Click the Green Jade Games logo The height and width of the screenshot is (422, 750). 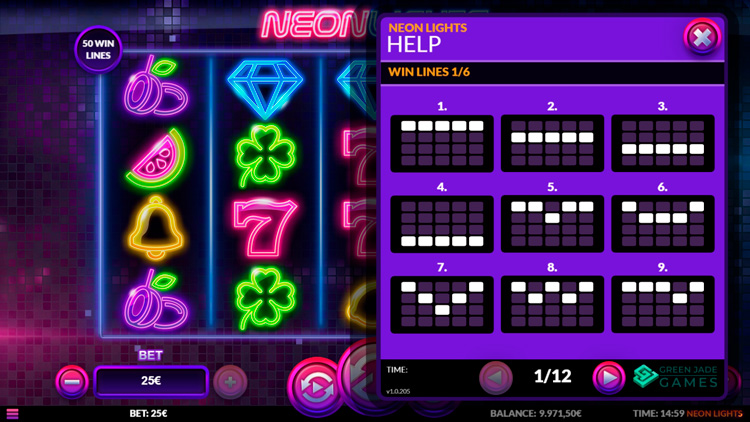tap(676, 376)
